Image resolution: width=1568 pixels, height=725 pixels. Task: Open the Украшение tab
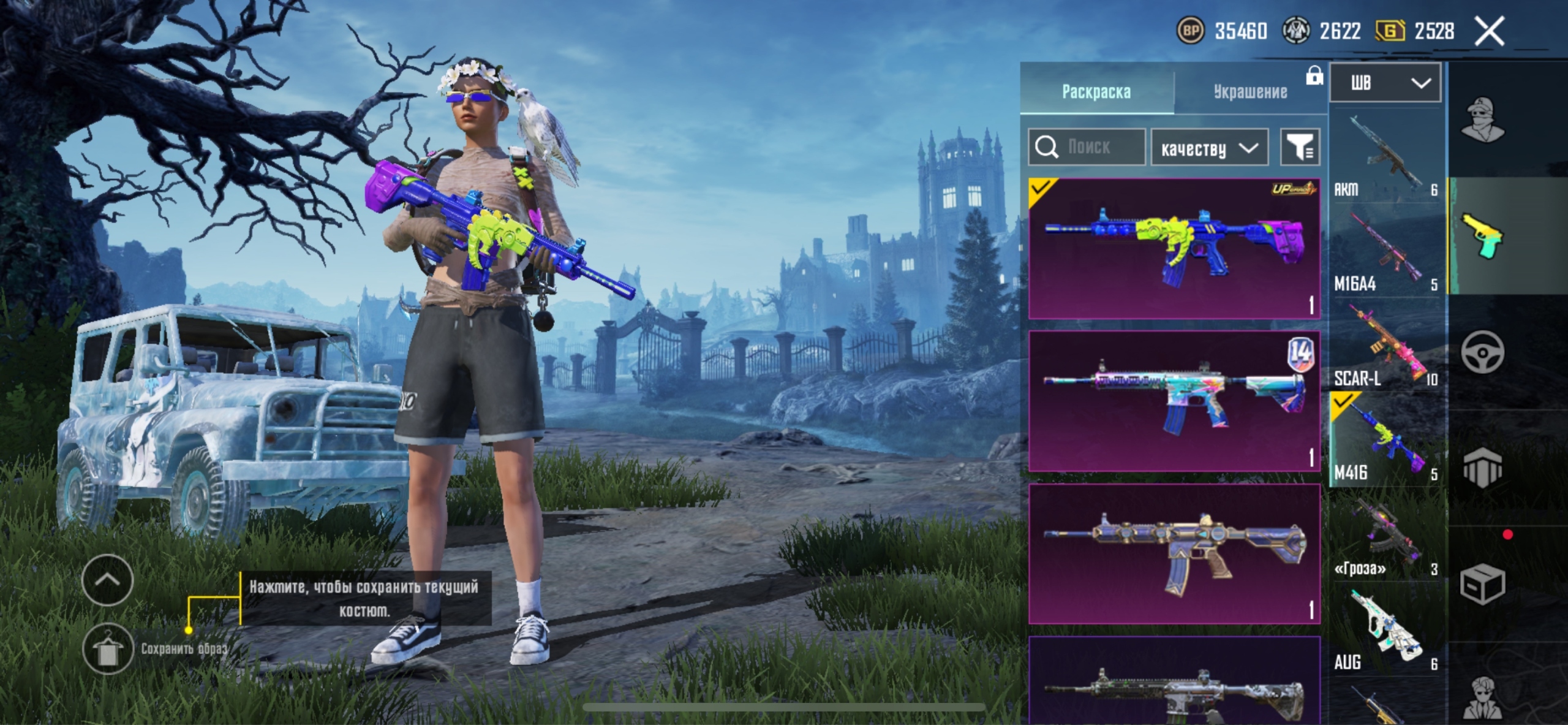[x=1250, y=92]
